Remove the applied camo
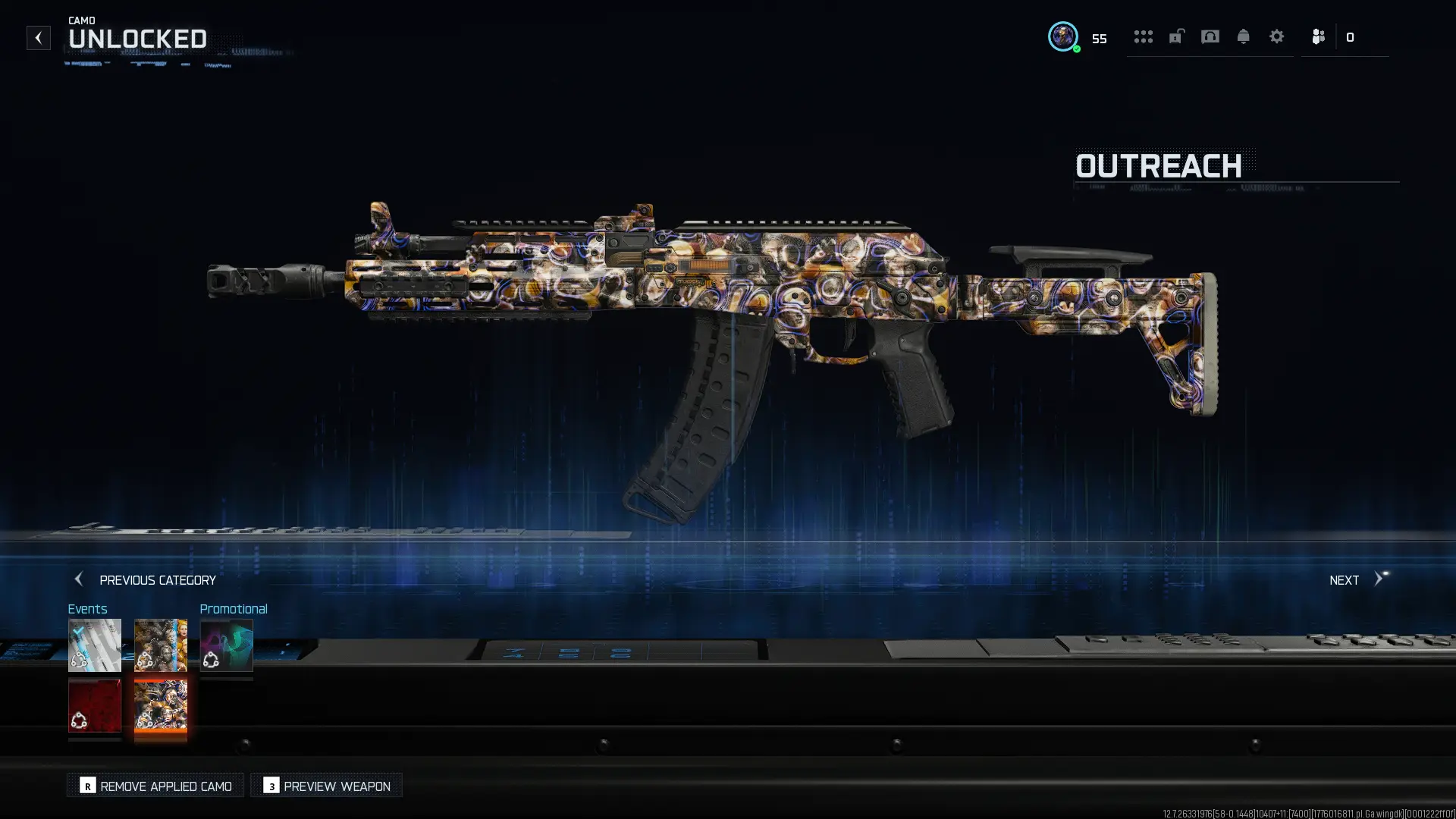This screenshot has width=1456, height=819. coord(155,786)
